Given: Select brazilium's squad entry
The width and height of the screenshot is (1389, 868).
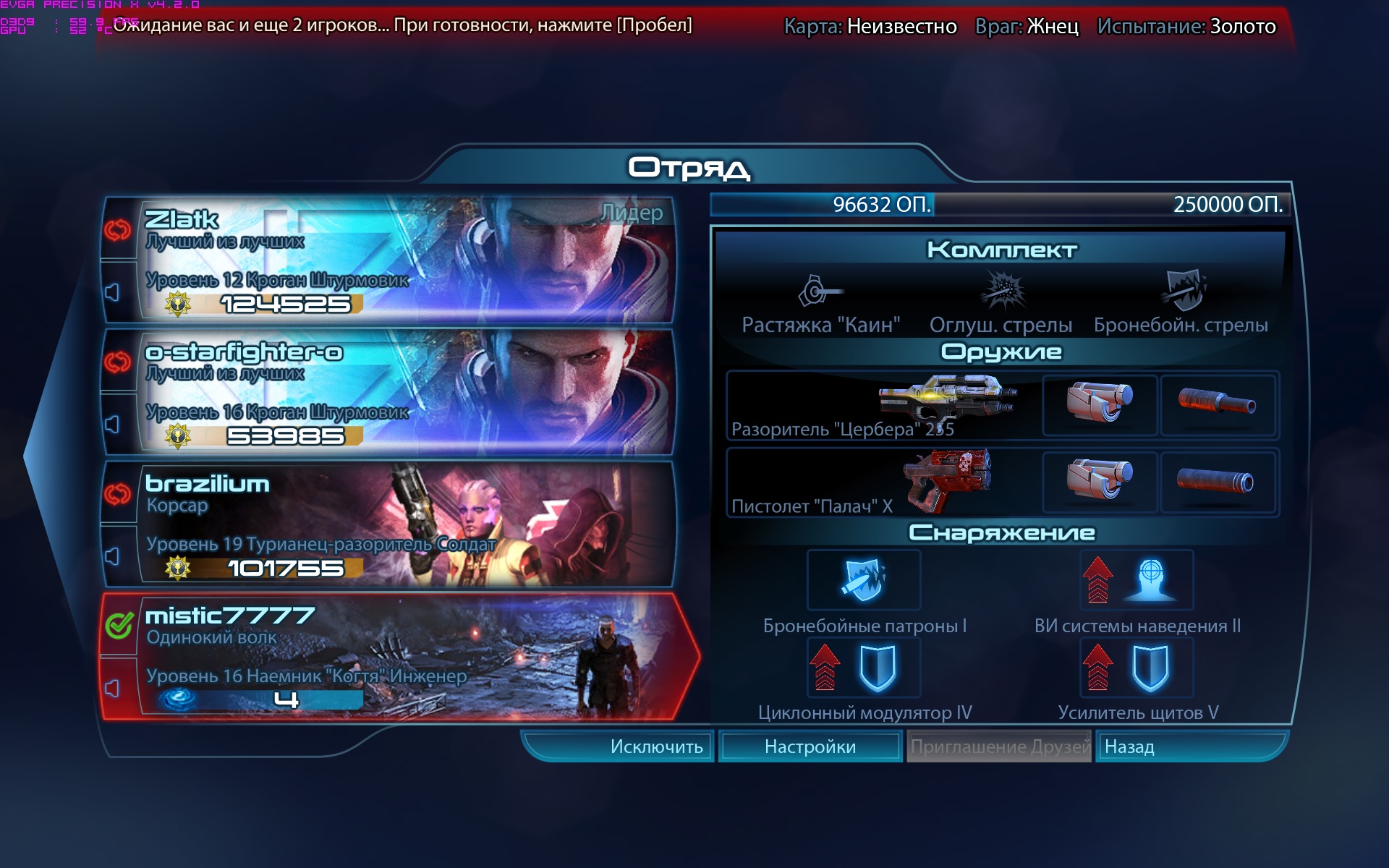Looking at the screenshot, I should click(x=405, y=524).
